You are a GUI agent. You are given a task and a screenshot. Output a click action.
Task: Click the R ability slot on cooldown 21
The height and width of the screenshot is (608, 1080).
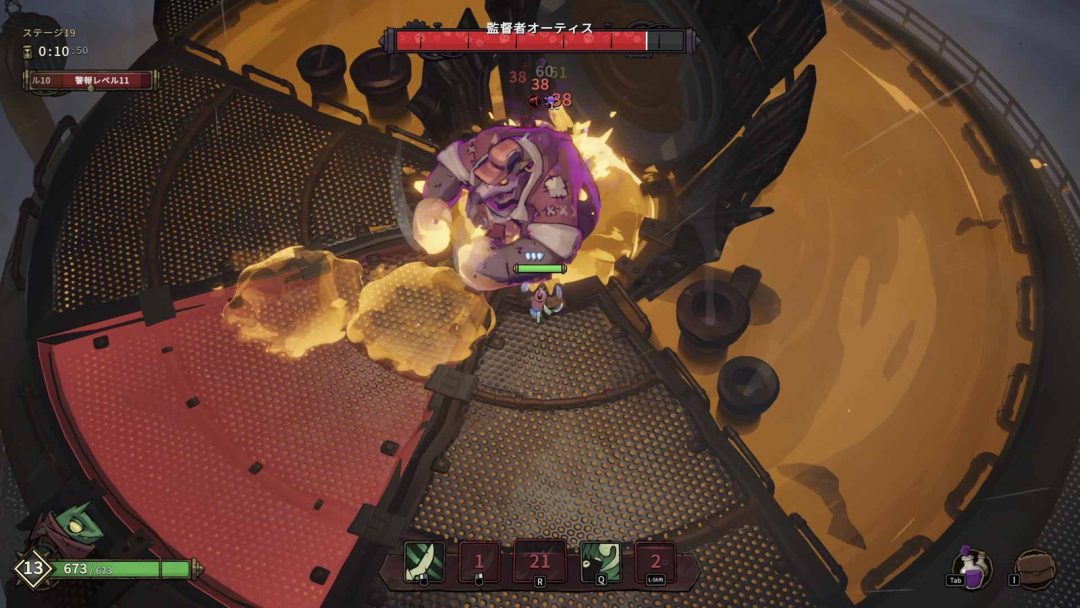coord(540,561)
